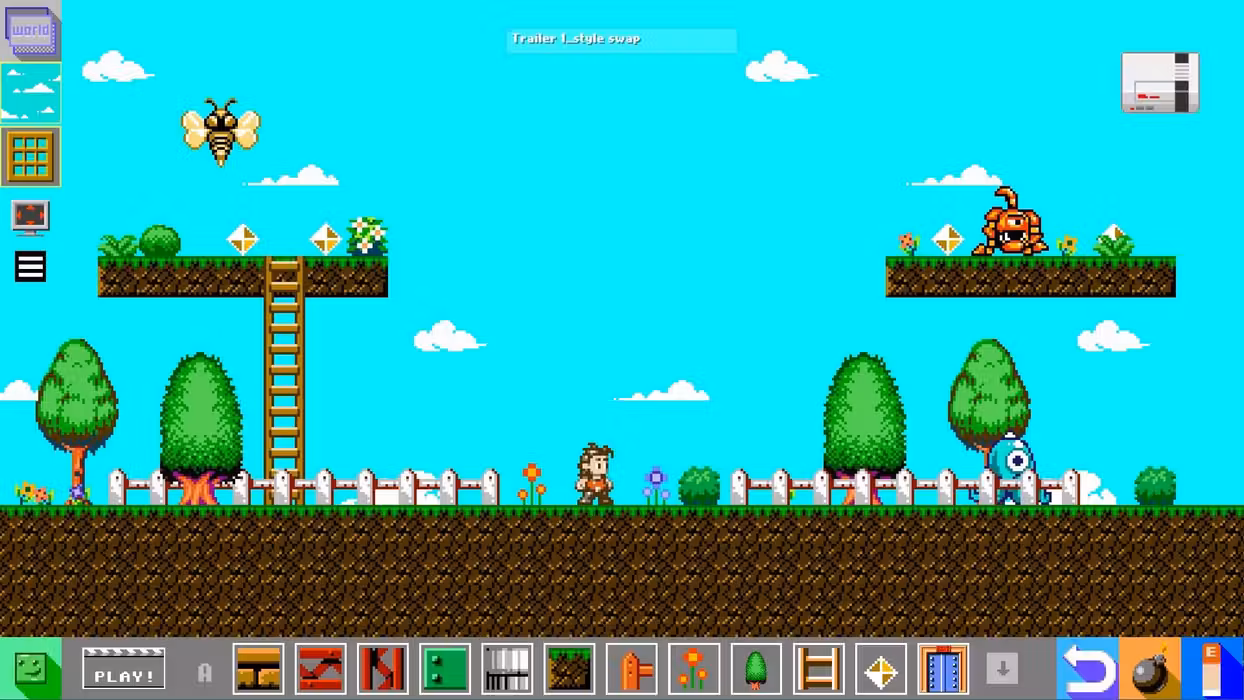The width and height of the screenshot is (1244, 700).
Task: Pick the blue door tile
Action: coord(942,669)
